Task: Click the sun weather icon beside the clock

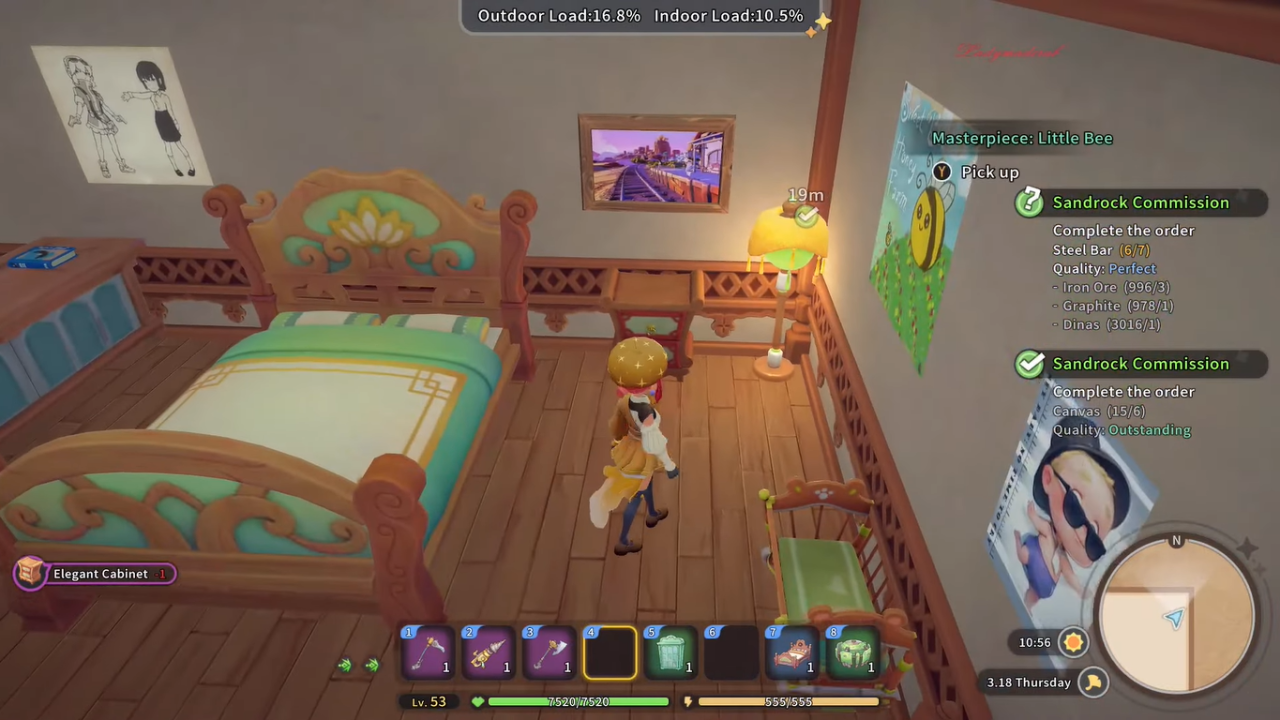Action: [1073, 643]
